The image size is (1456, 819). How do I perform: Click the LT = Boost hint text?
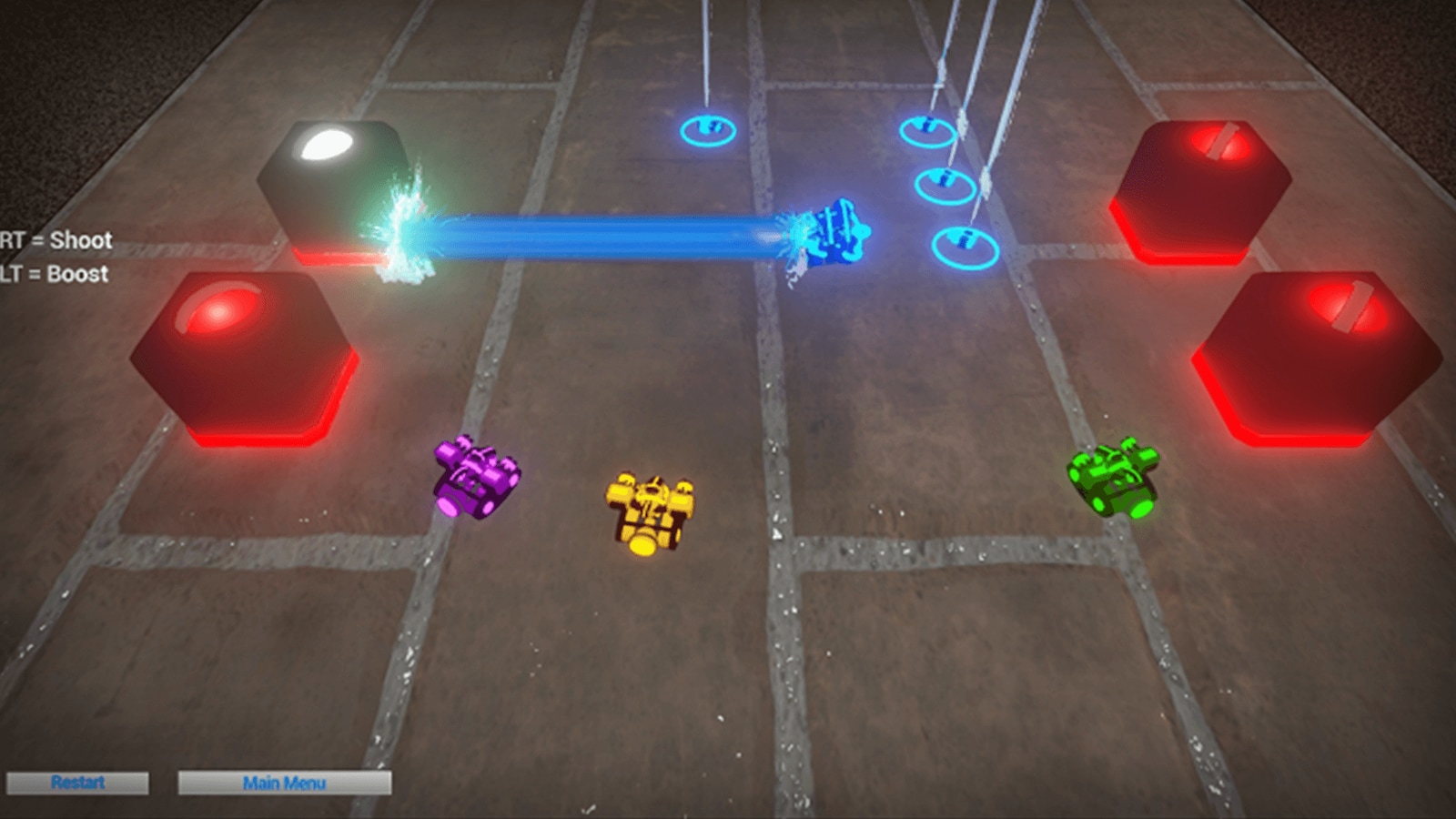point(53,273)
